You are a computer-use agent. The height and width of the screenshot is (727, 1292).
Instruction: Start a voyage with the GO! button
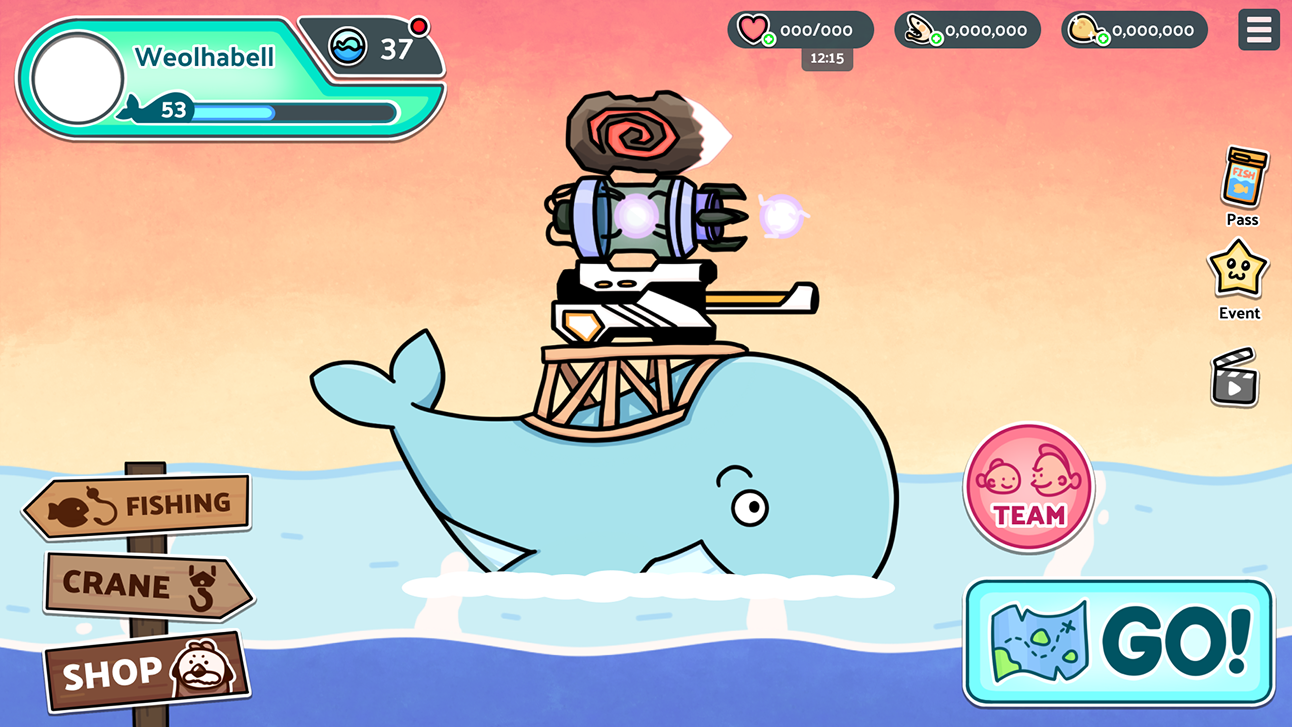click(1119, 642)
